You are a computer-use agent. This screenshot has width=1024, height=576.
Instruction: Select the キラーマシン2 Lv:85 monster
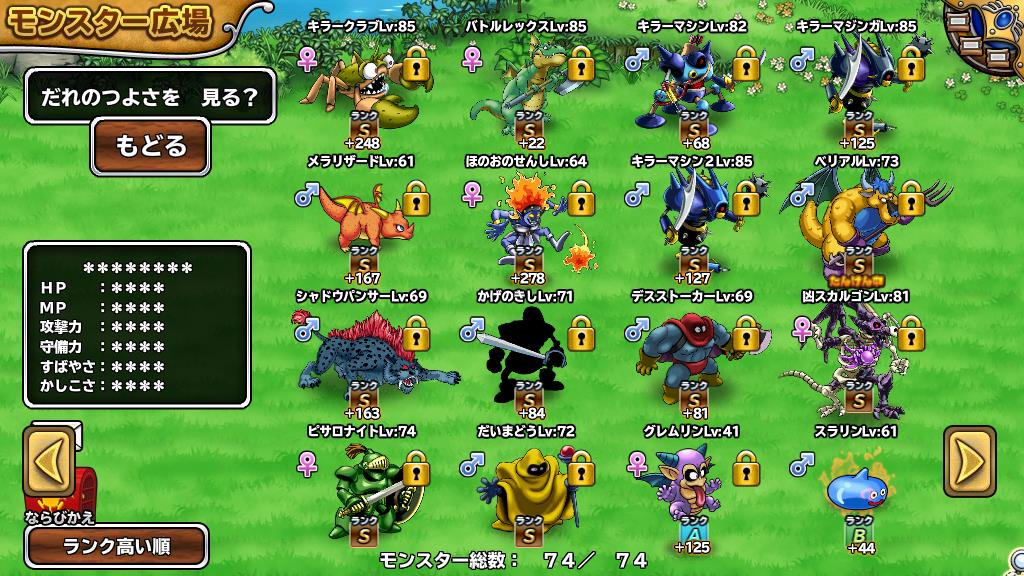[x=690, y=222]
